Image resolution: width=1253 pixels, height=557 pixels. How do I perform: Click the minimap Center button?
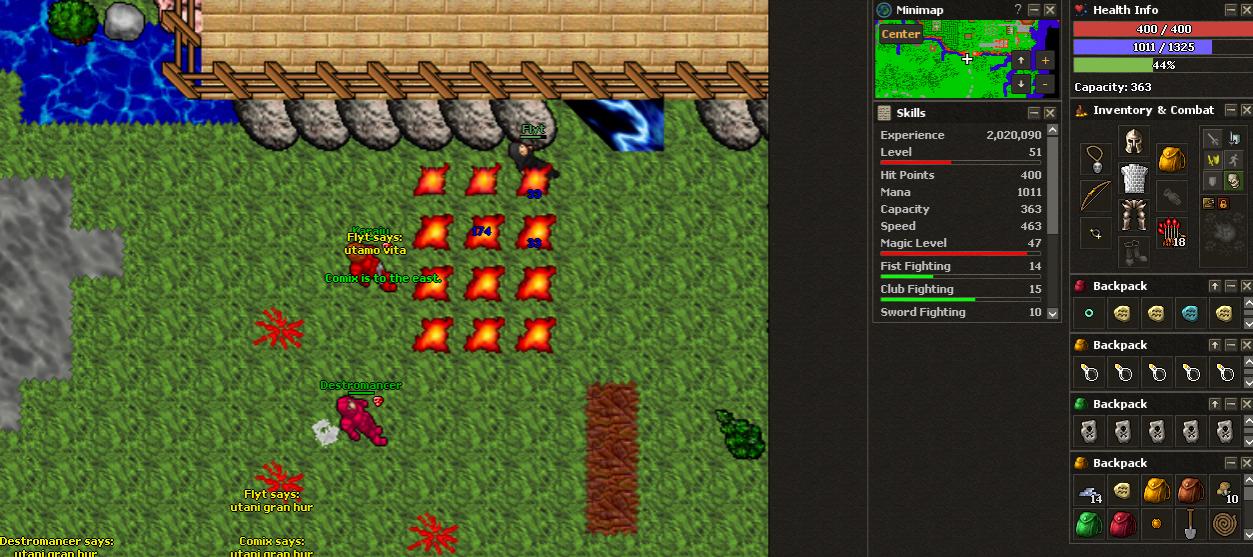click(900, 34)
